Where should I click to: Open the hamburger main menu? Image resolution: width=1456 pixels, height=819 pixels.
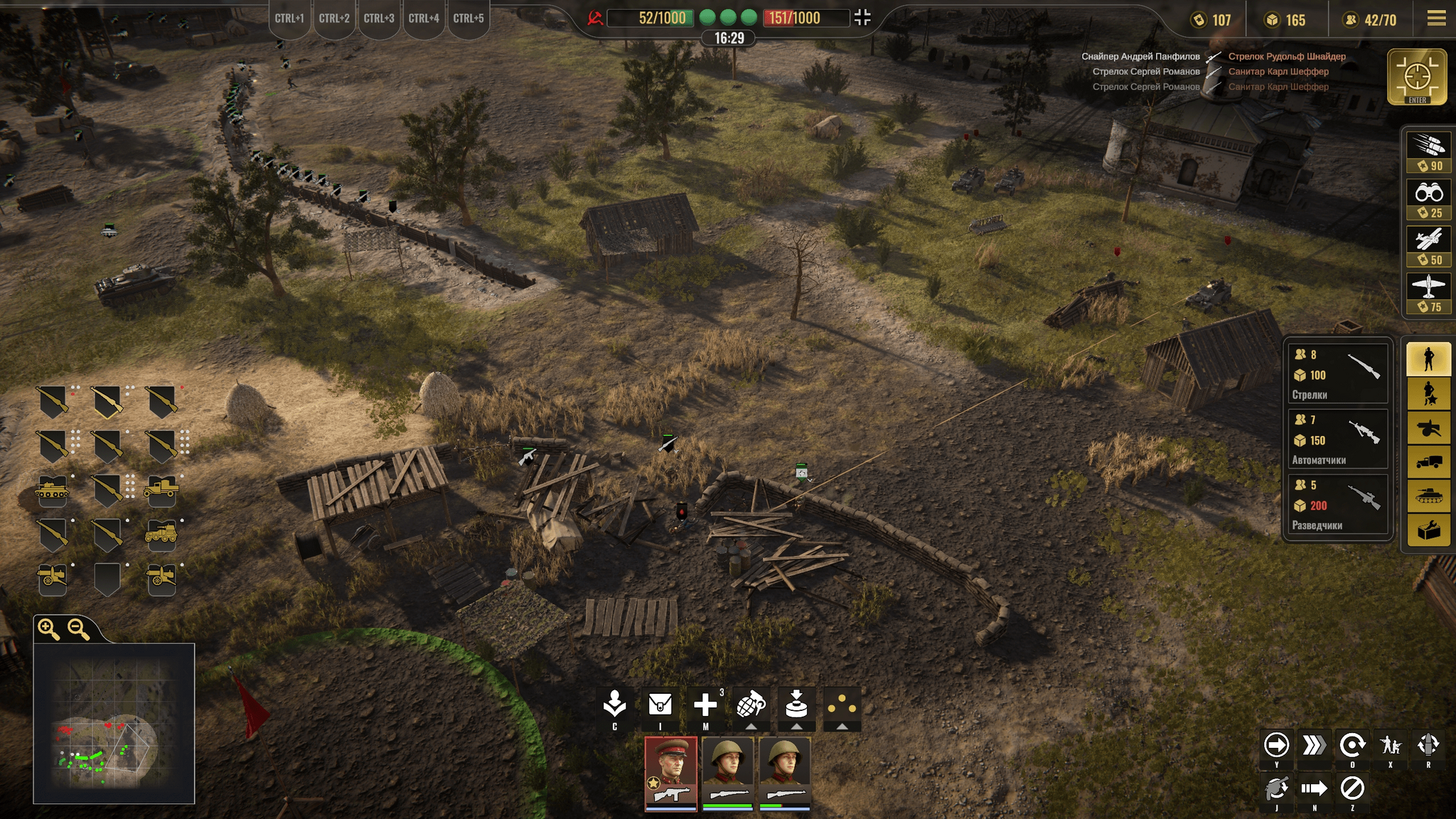point(1436,18)
